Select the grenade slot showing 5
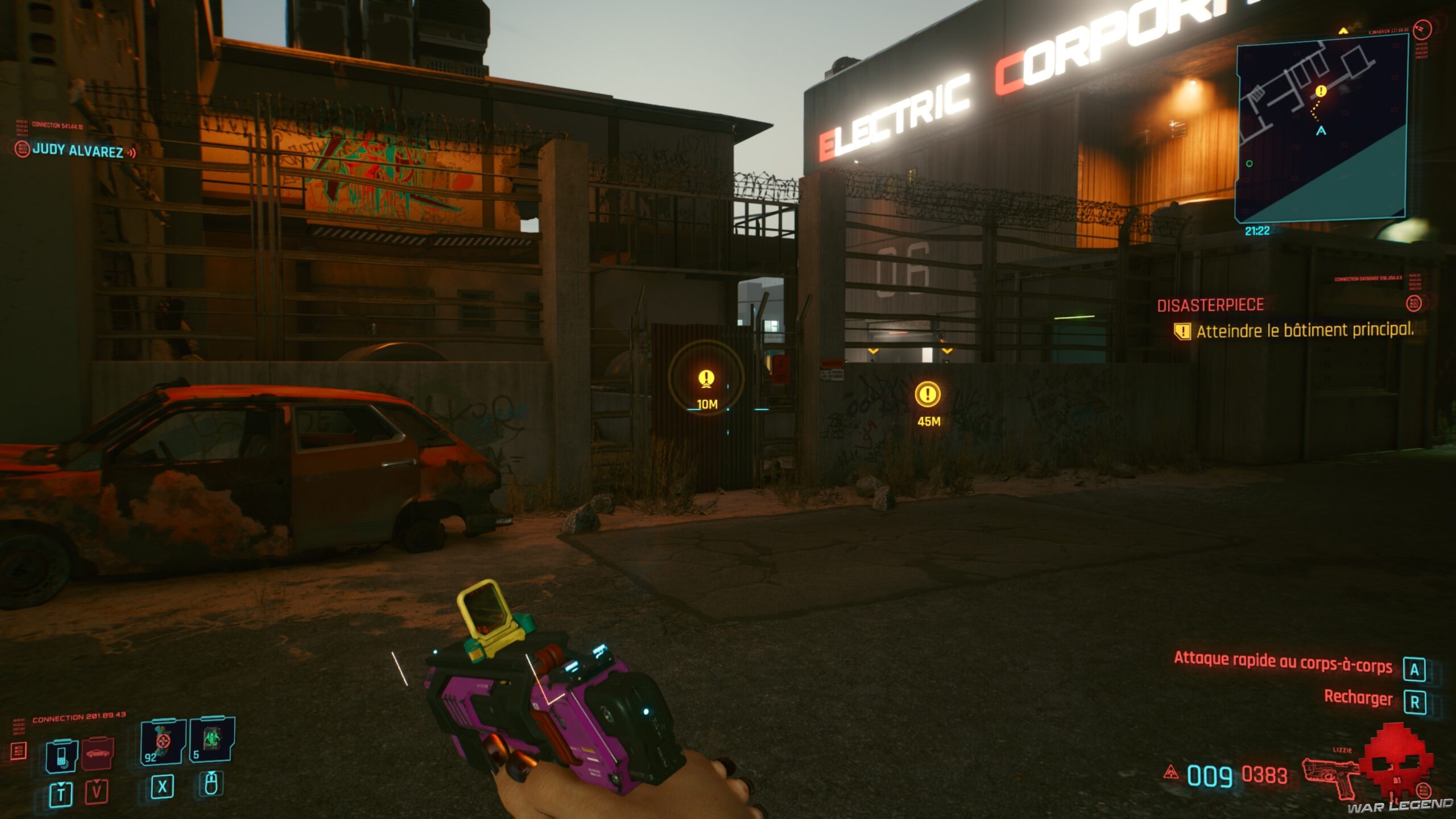Image resolution: width=1456 pixels, height=819 pixels. (212, 739)
